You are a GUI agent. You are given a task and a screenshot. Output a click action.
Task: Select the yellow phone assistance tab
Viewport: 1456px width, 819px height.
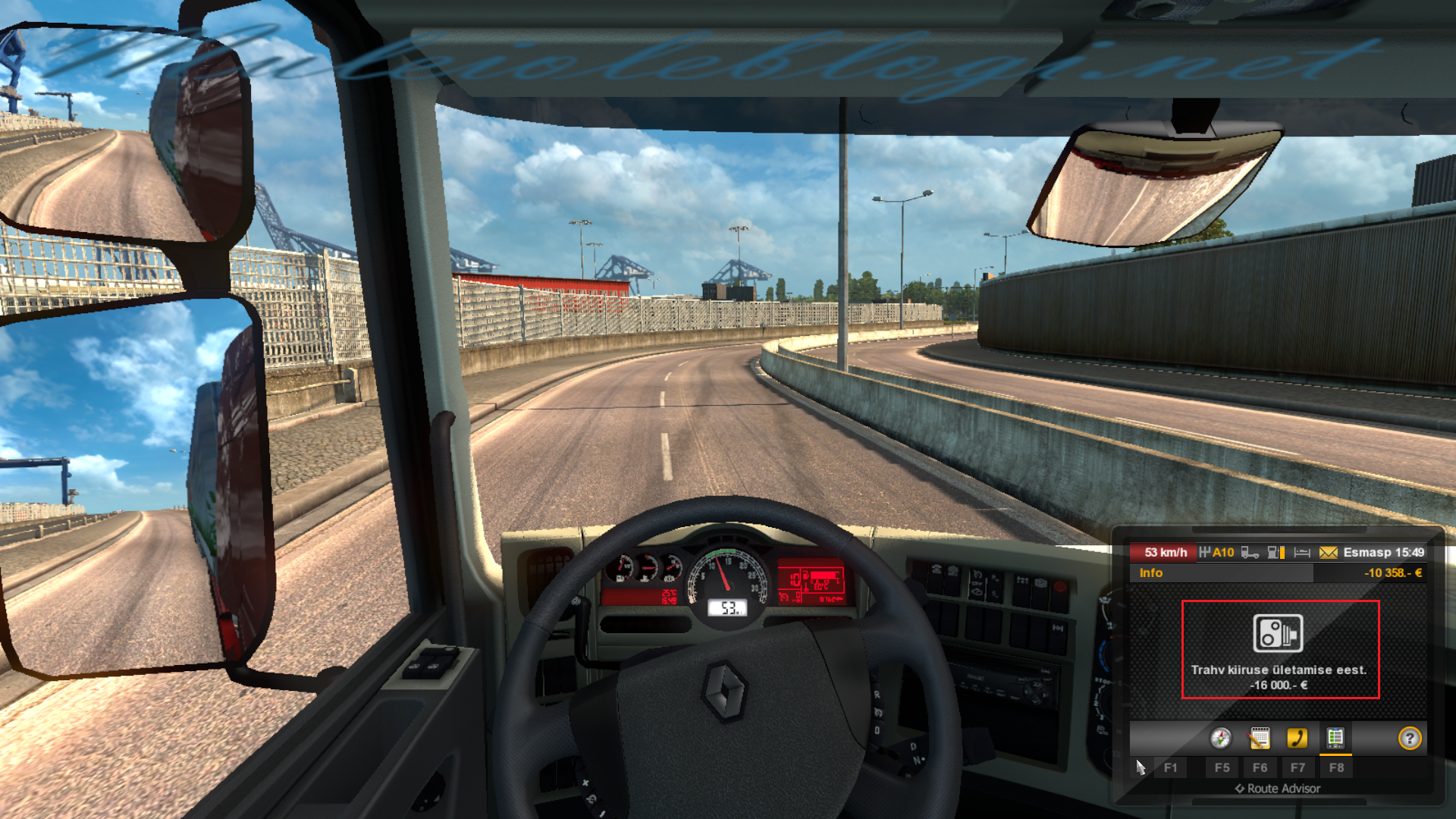(1298, 738)
